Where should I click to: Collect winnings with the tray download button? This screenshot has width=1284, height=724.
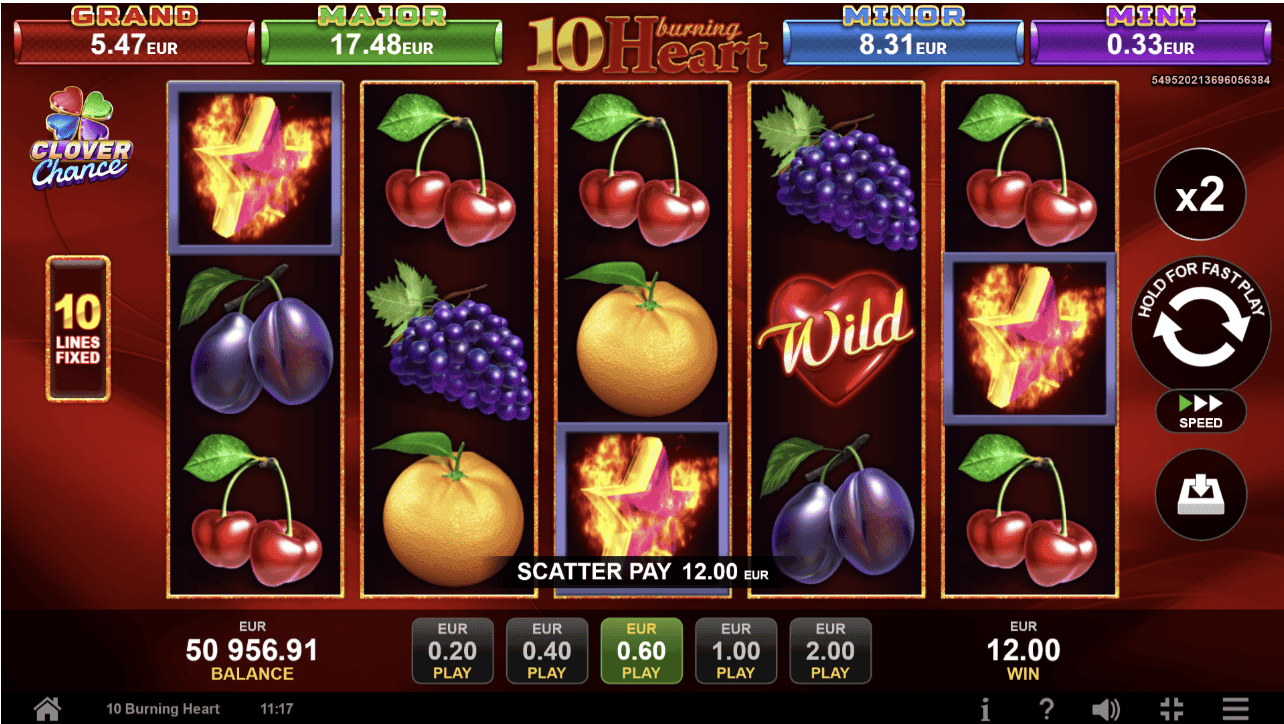click(1200, 494)
